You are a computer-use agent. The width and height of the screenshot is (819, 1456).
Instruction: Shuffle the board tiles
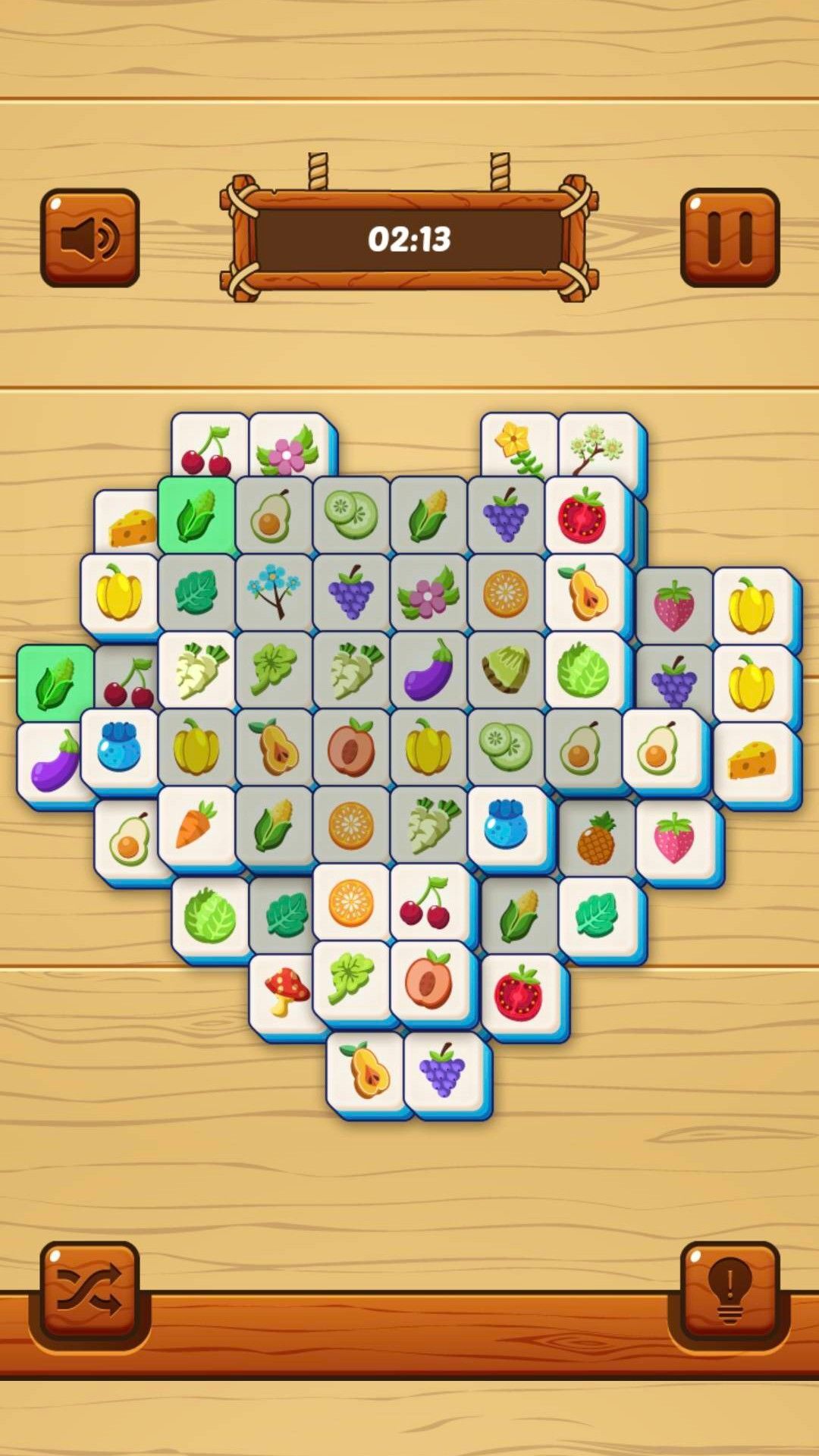point(89,1291)
